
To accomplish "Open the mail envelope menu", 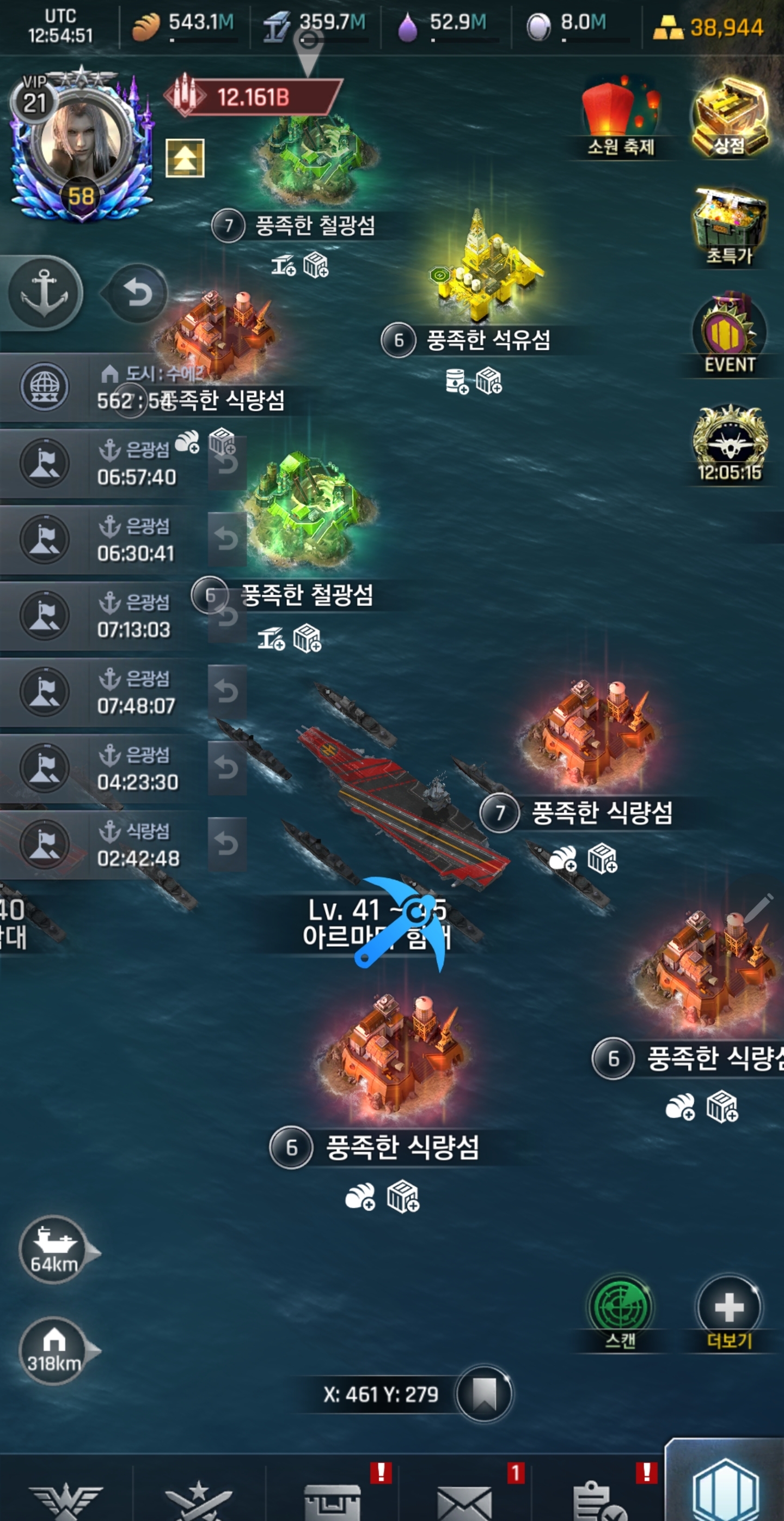I will click(464, 1500).
